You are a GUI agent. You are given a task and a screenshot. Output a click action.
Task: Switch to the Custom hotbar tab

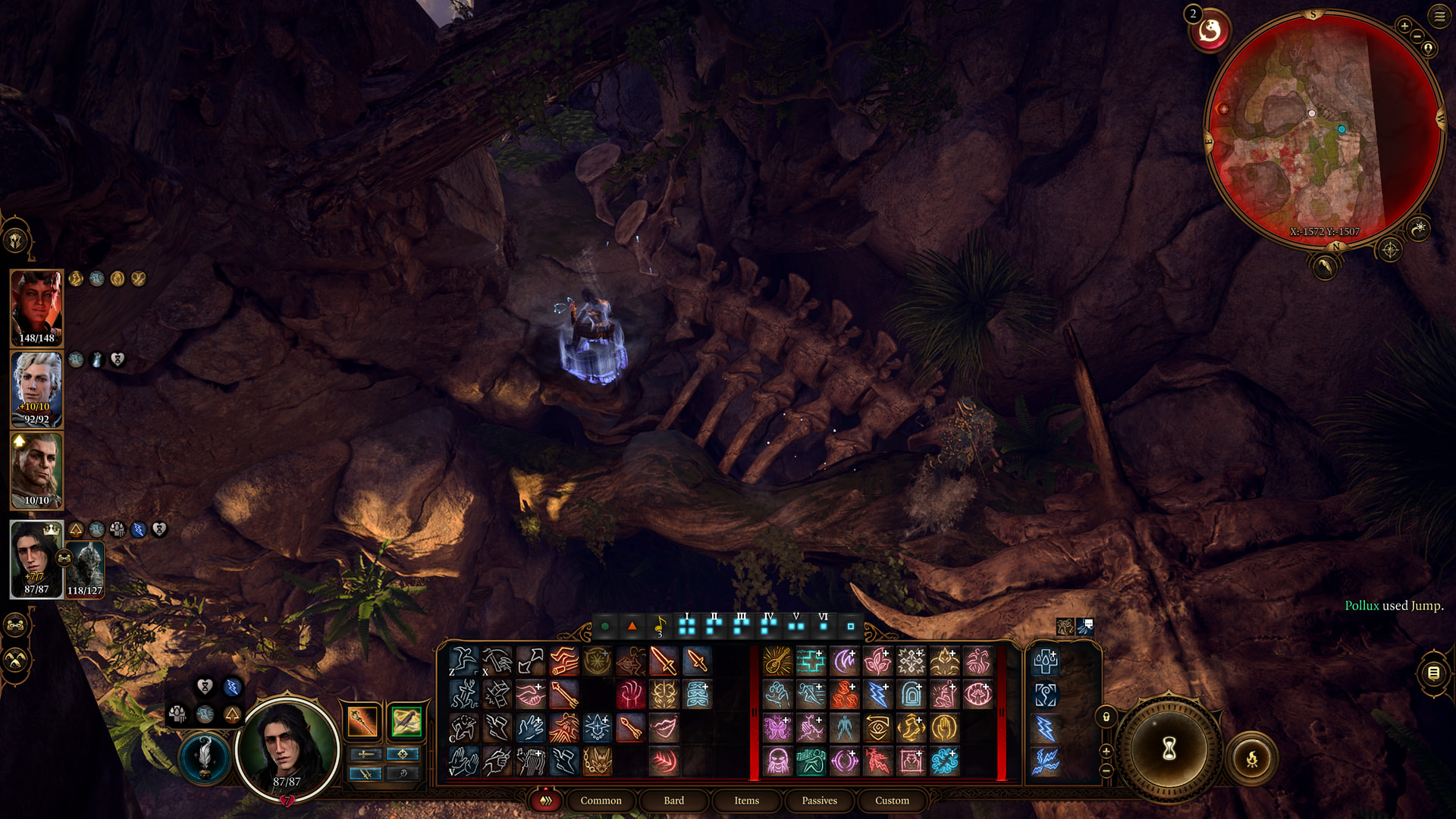click(x=892, y=800)
